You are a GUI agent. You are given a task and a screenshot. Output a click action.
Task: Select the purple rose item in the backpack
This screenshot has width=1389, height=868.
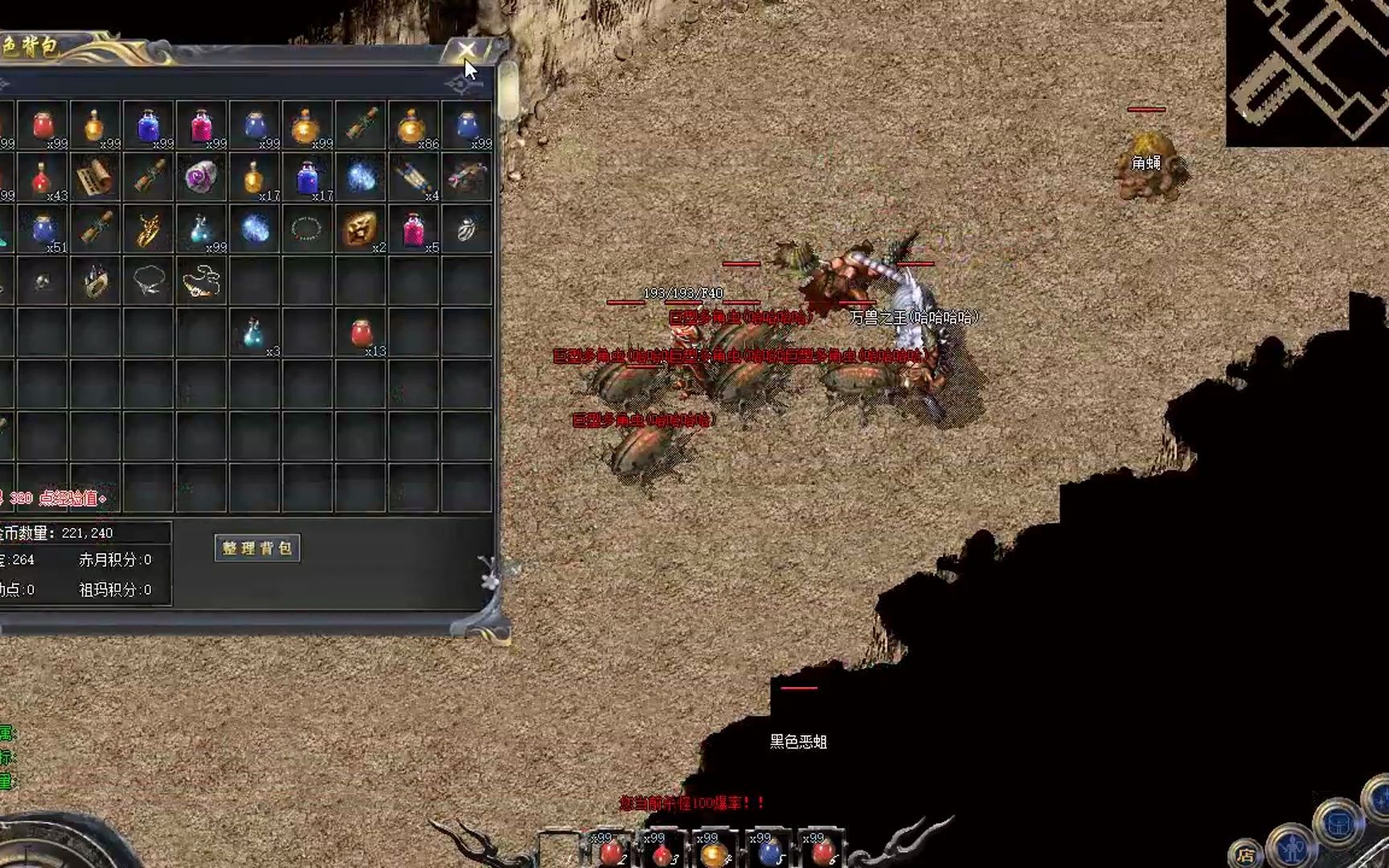(x=201, y=178)
